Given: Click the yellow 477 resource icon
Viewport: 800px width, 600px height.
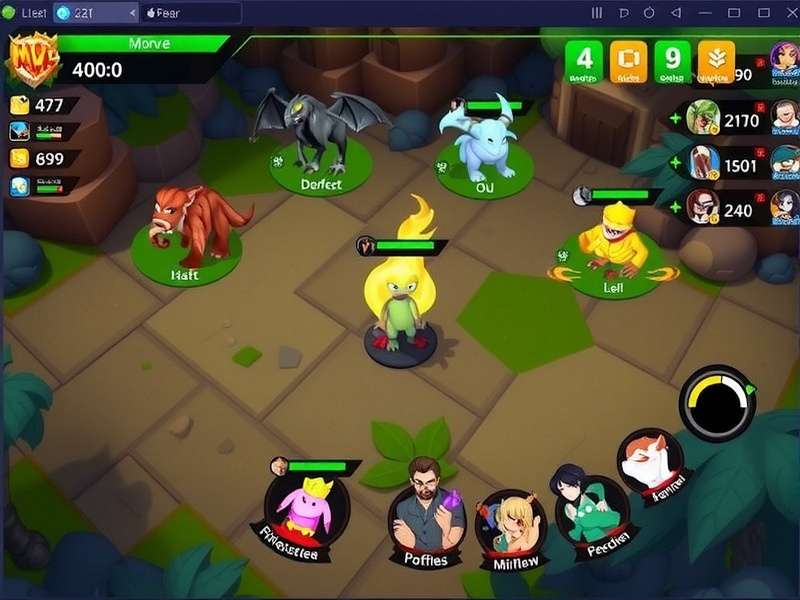Looking at the screenshot, I should click(19, 105).
